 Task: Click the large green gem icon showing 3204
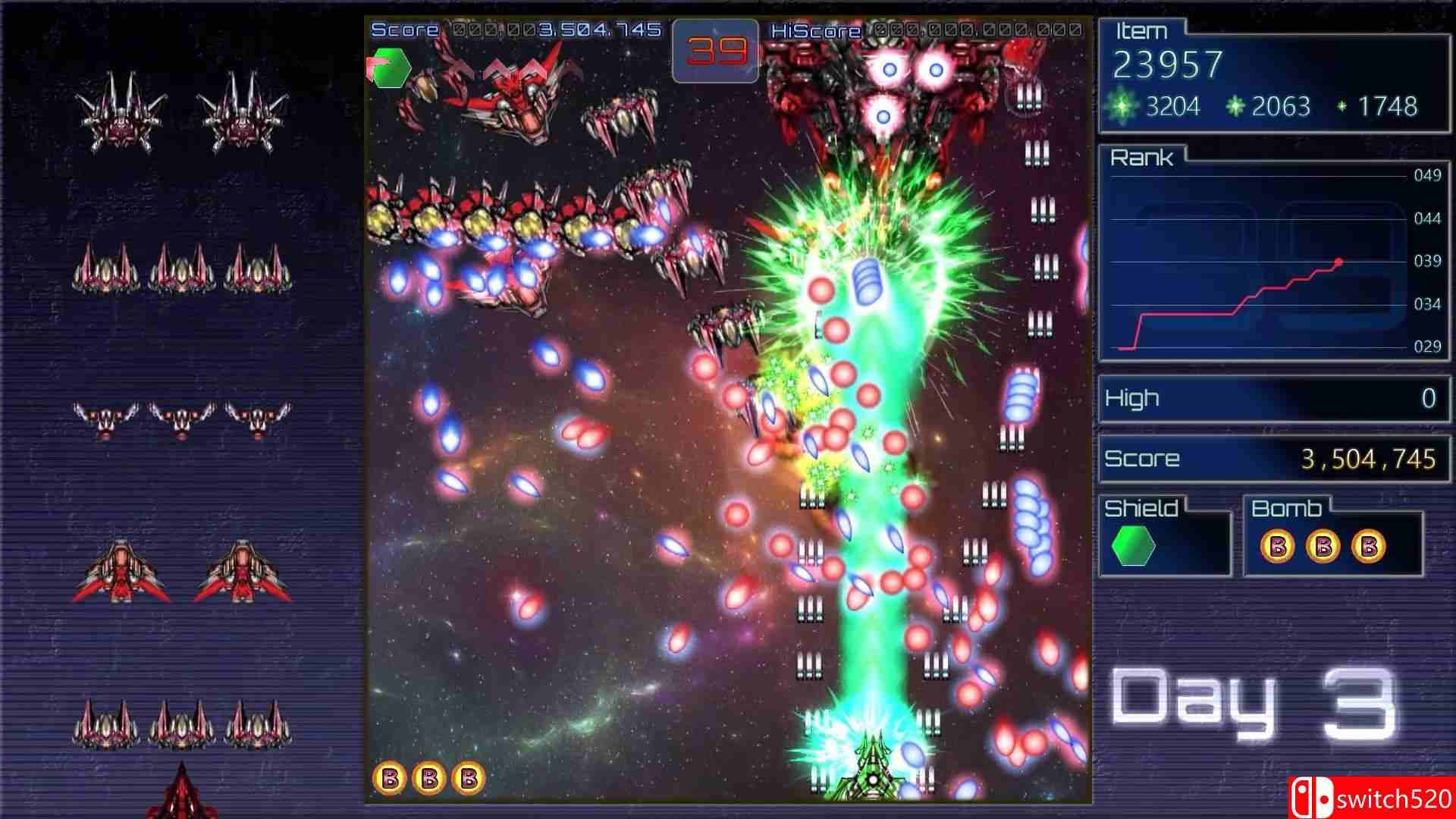click(x=1122, y=107)
